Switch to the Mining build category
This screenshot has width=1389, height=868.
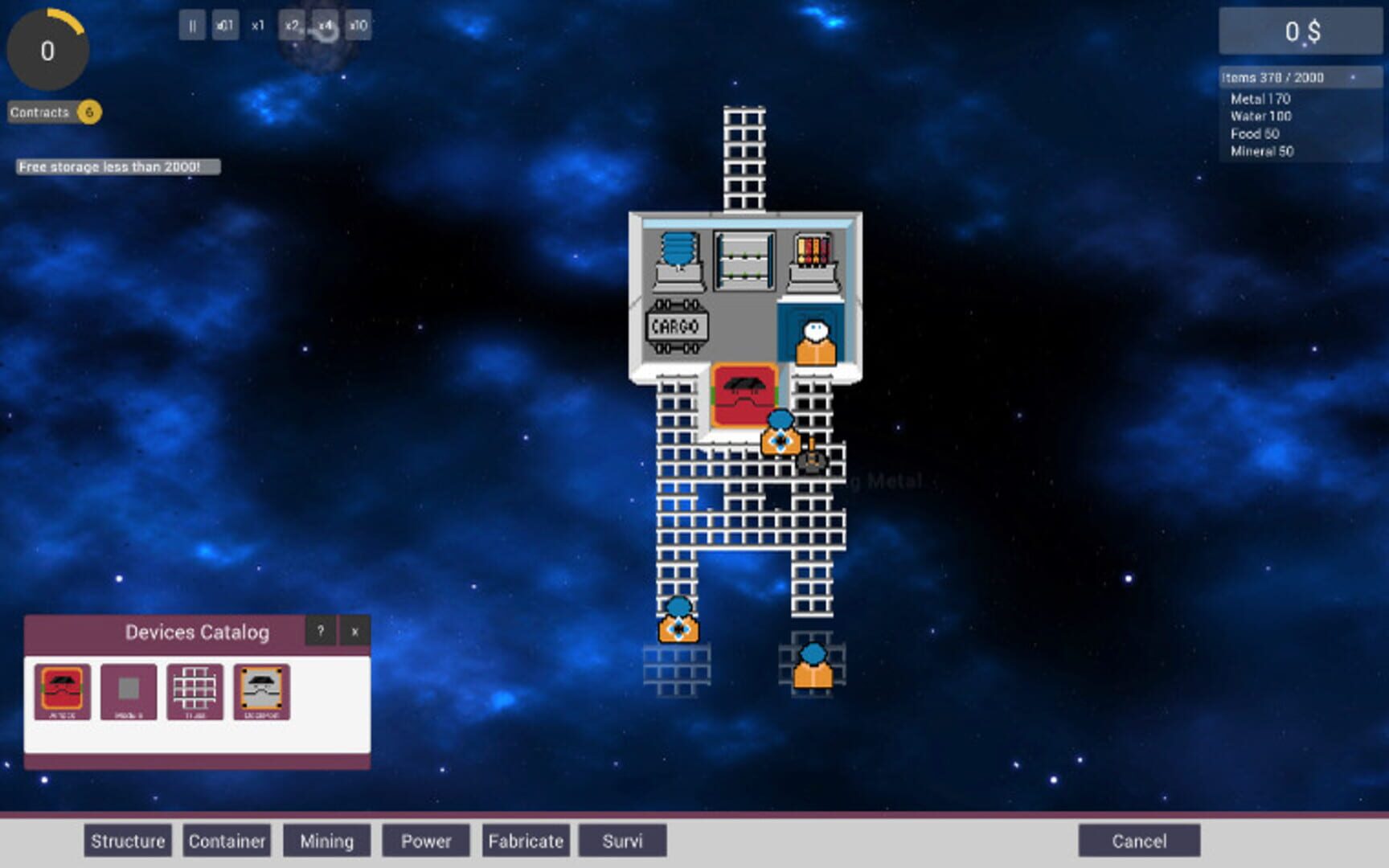tap(326, 841)
